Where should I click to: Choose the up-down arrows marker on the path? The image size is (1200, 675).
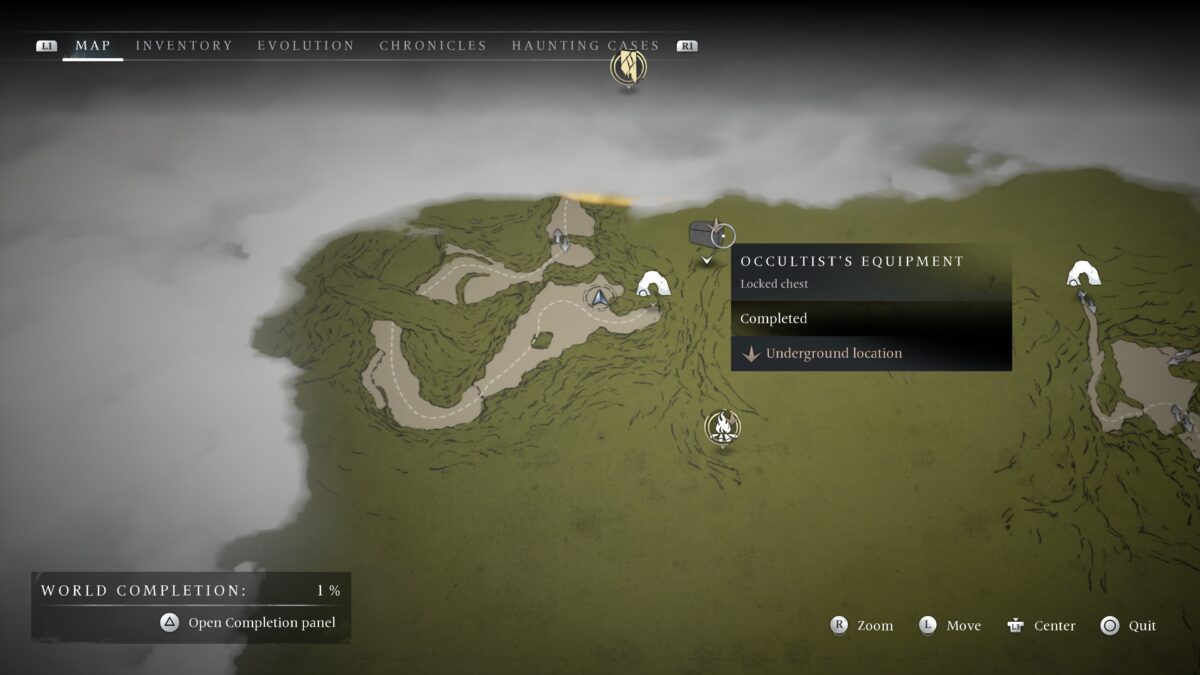[561, 240]
